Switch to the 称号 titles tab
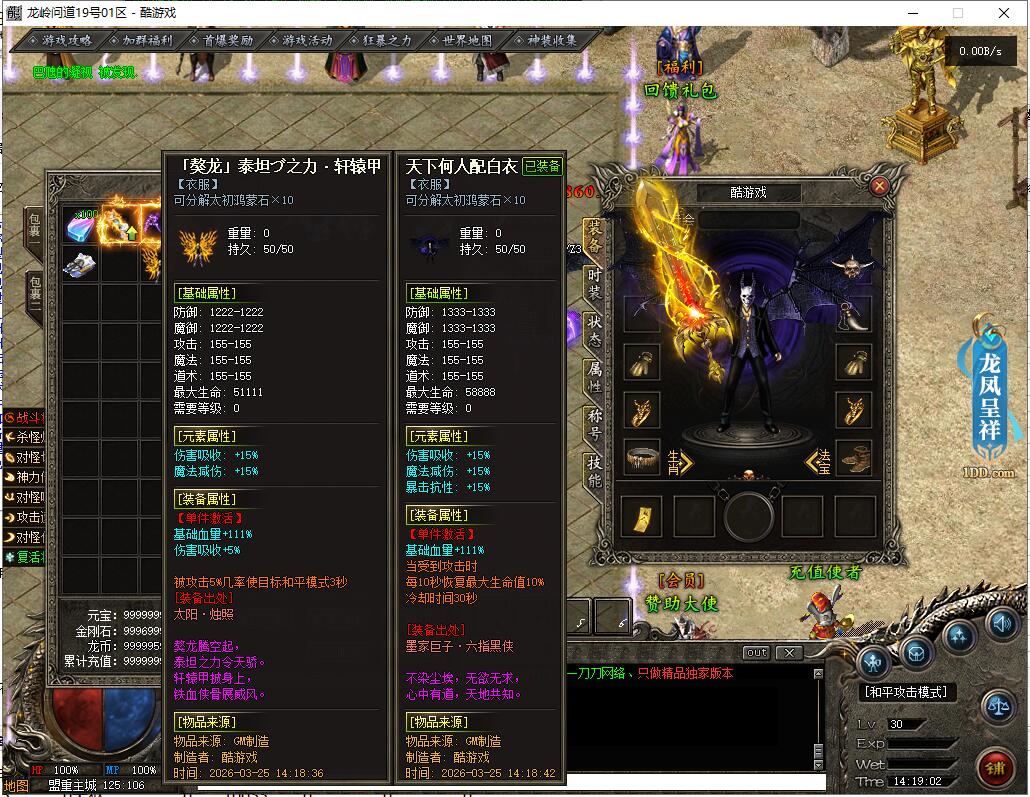 click(x=595, y=424)
